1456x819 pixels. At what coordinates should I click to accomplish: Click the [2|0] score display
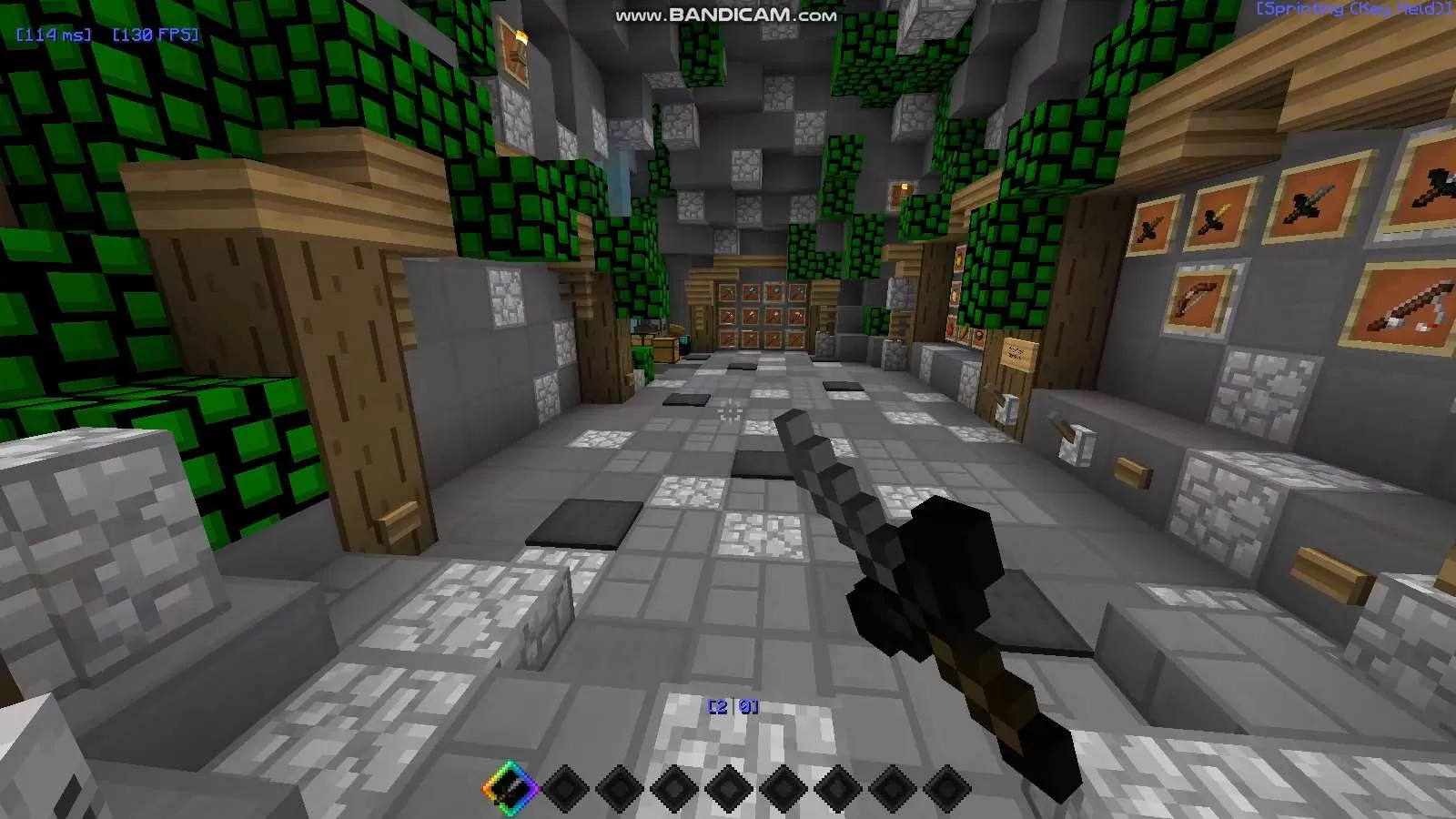(732, 703)
